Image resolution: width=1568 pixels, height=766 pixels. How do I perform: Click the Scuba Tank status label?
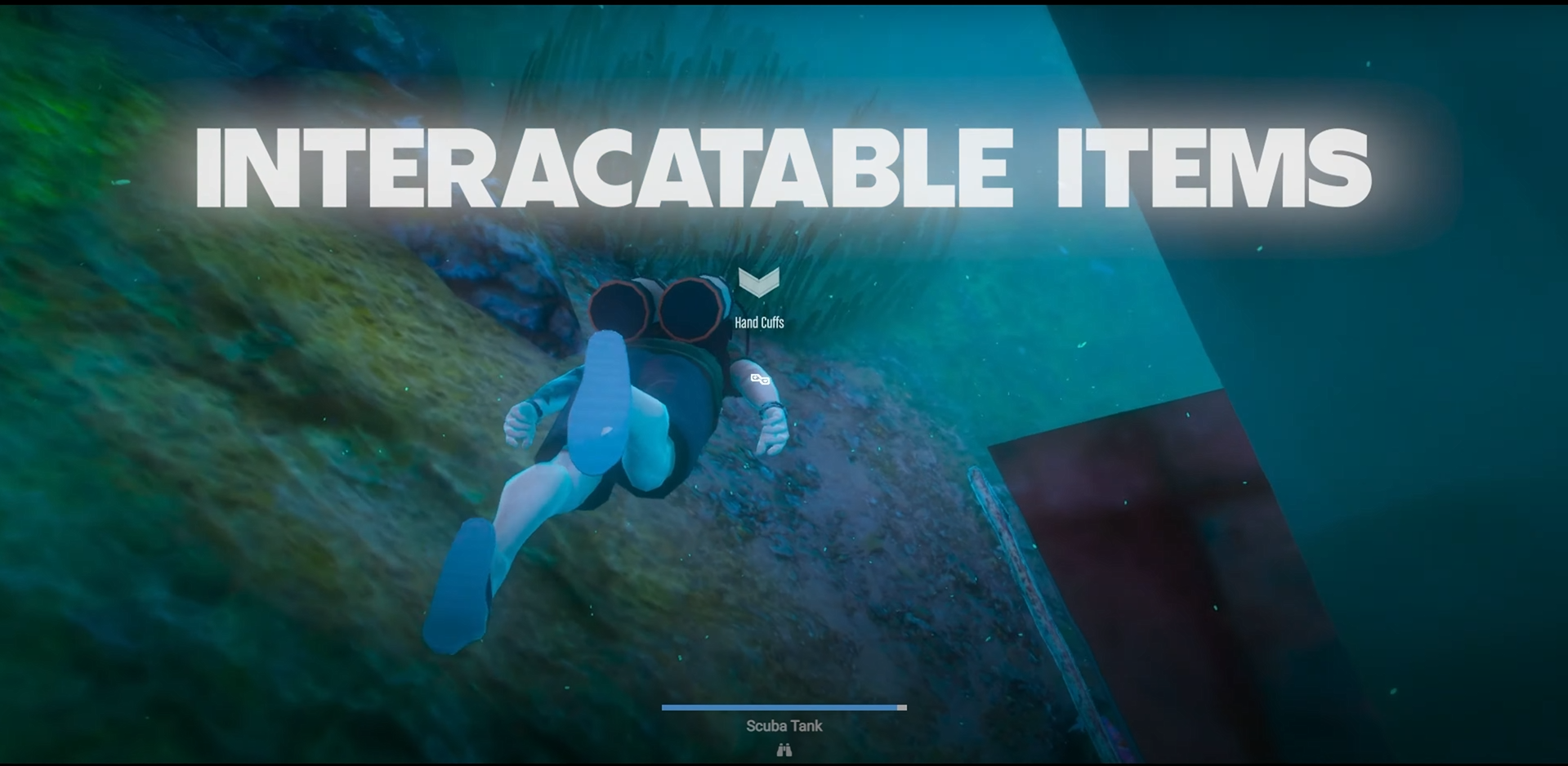[783, 725]
